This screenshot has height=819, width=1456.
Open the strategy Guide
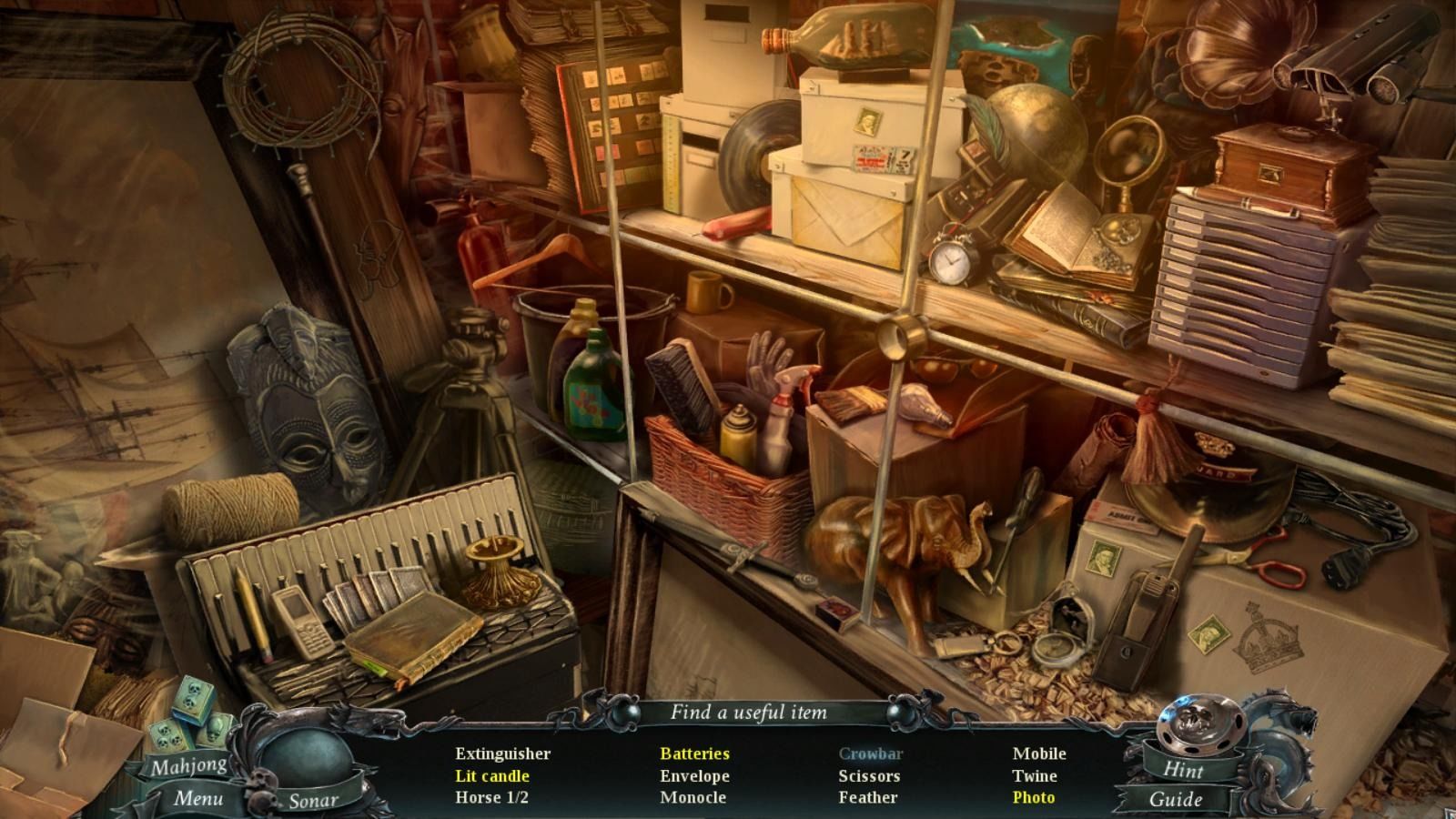coord(1176,799)
